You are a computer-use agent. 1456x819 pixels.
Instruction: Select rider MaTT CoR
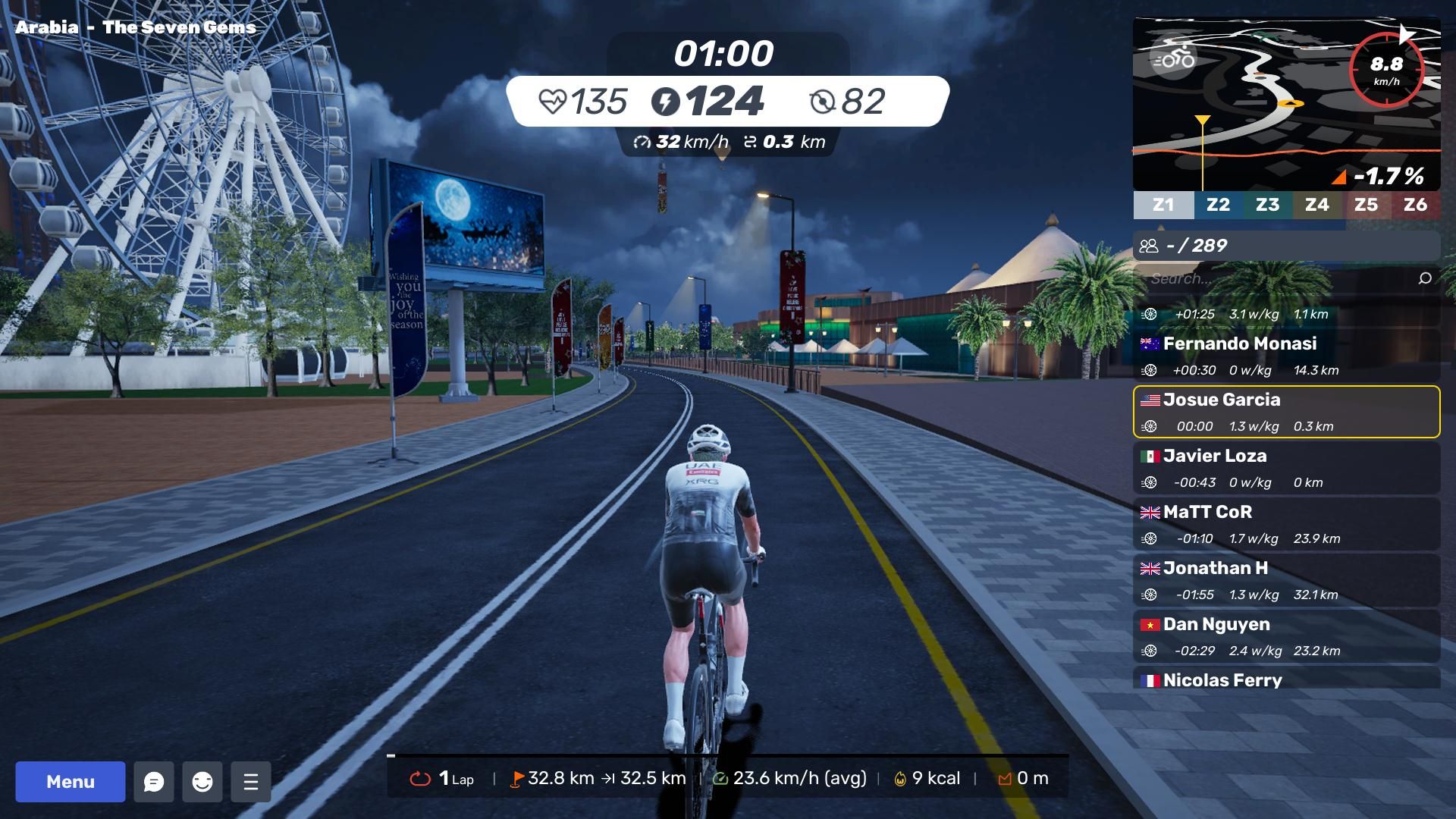pos(1286,524)
